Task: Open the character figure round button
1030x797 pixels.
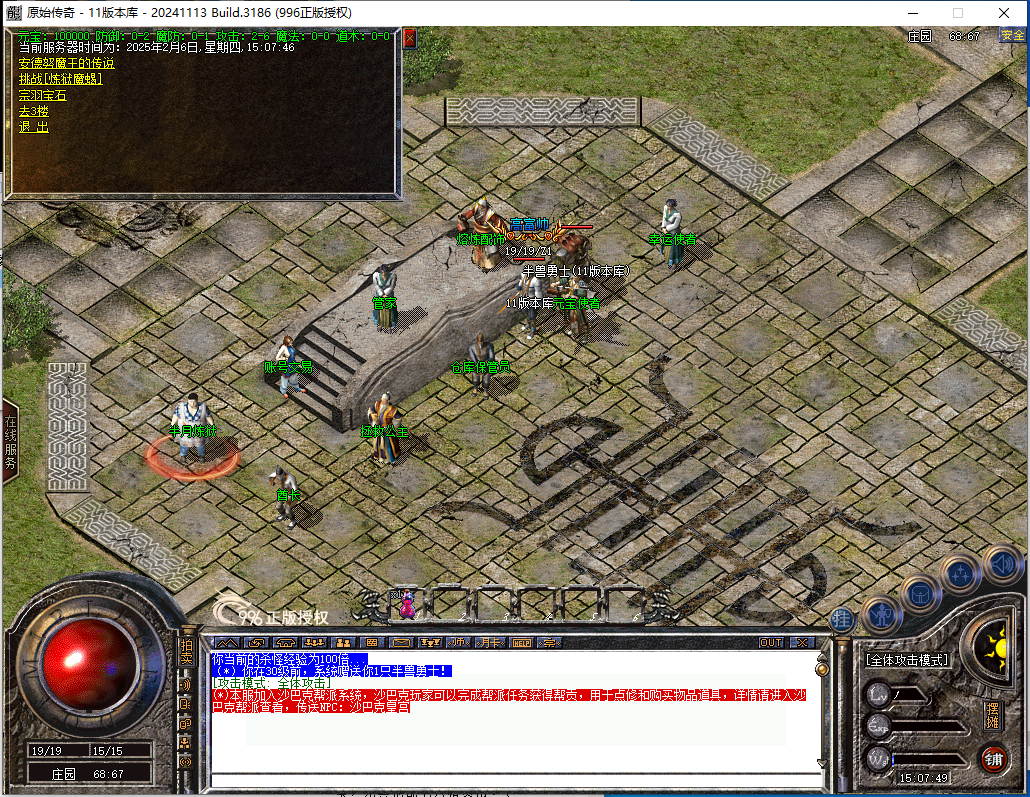Action: coord(881,613)
